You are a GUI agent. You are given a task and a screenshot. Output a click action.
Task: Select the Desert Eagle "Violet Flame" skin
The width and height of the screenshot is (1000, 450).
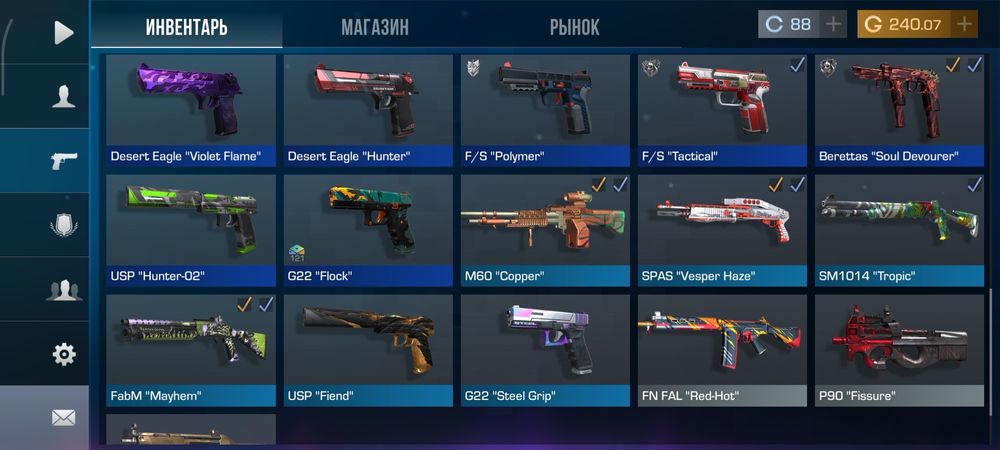click(x=191, y=110)
